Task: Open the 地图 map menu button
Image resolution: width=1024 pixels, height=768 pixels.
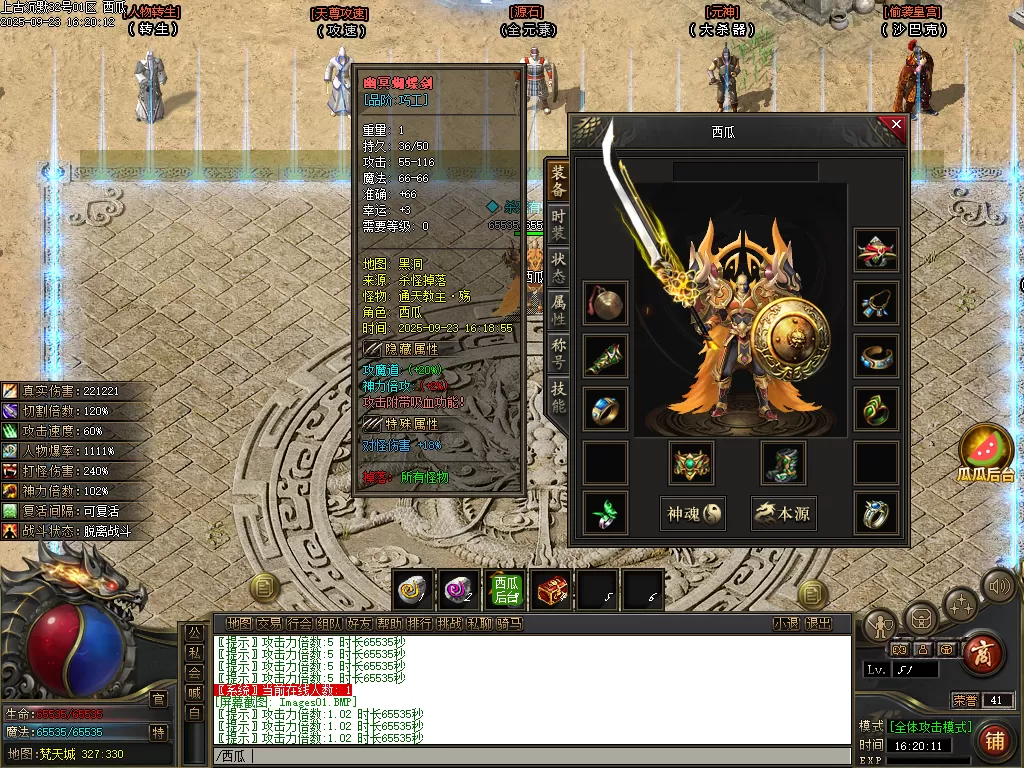Action: (x=239, y=623)
